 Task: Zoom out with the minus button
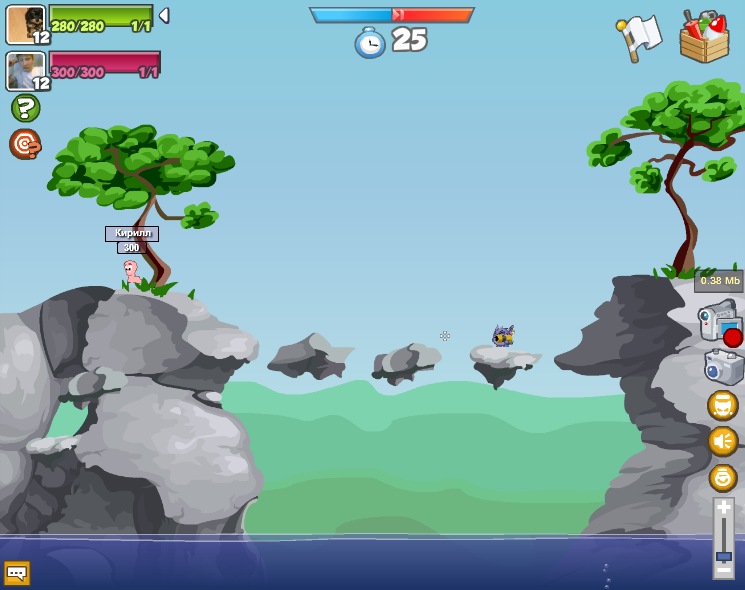tap(723, 571)
